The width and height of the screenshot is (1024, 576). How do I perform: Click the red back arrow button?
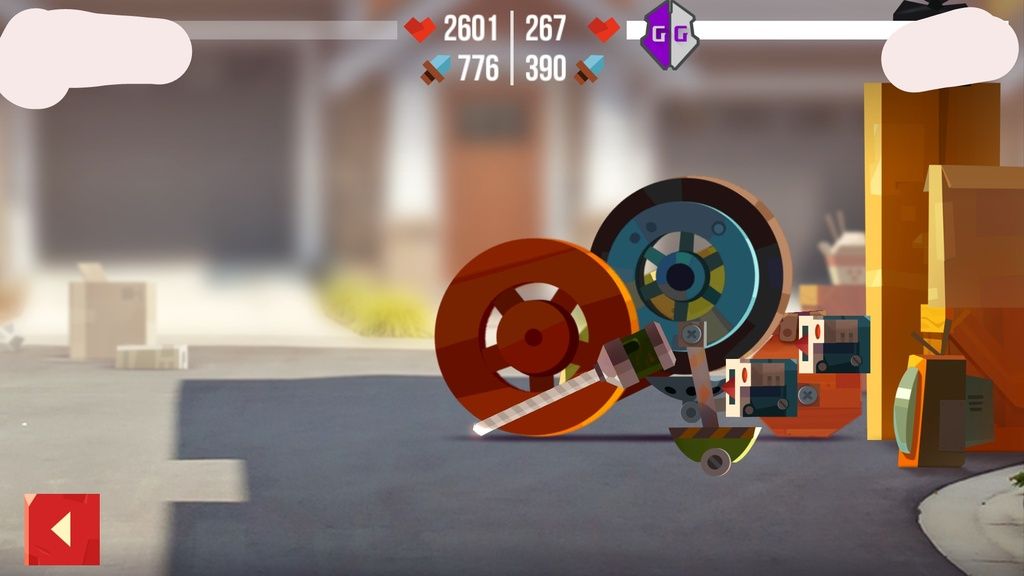(62, 529)
